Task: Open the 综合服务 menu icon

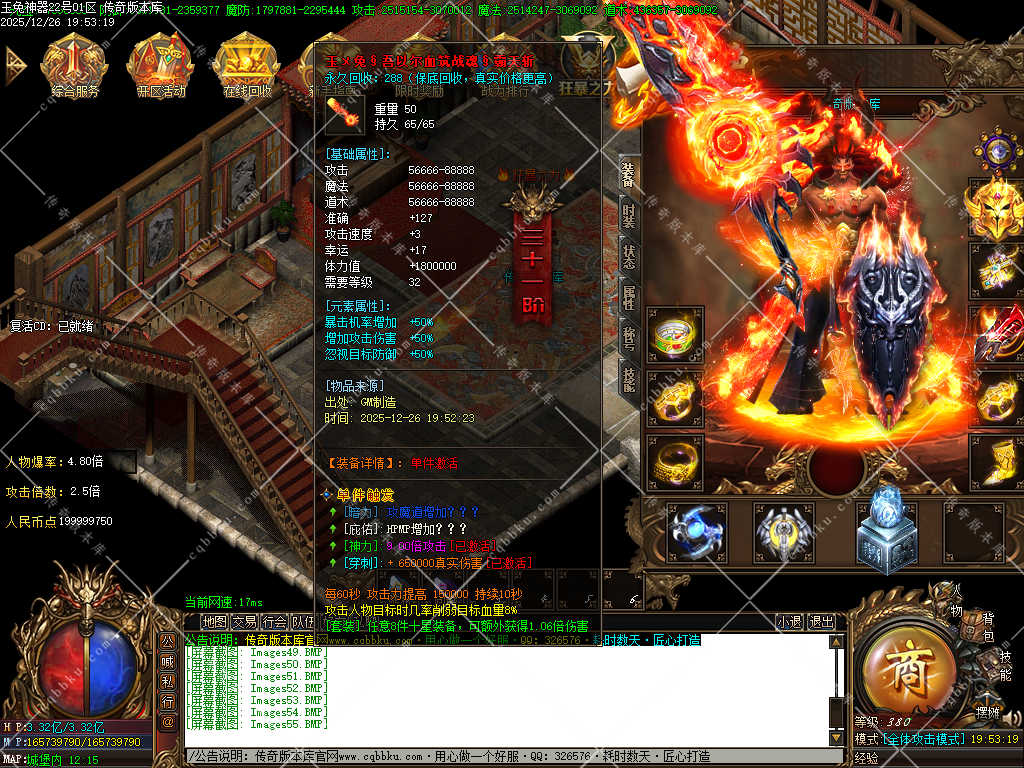Action: tap(74, 64)
